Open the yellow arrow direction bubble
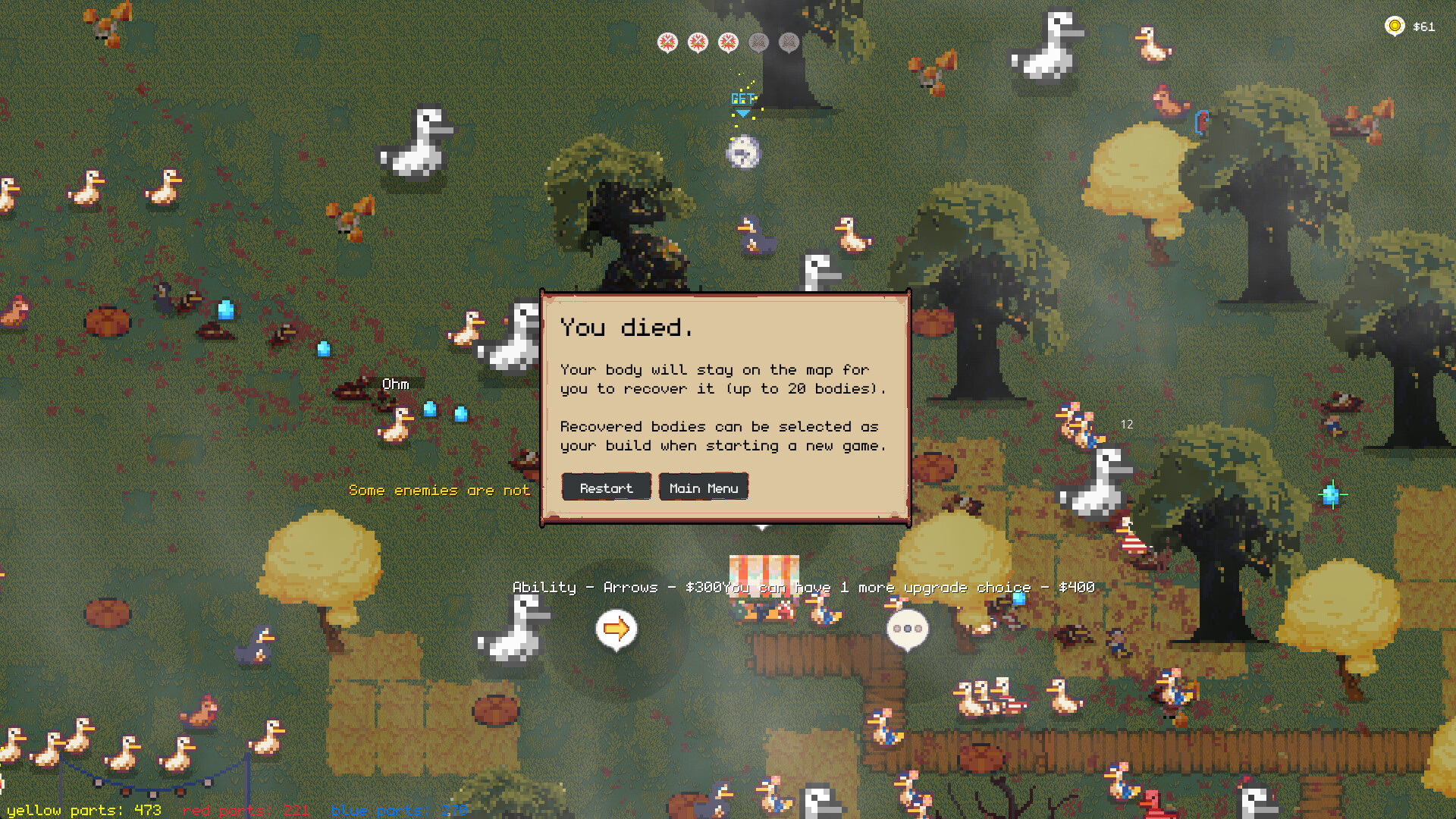This screenshot has height=819, width=1456. [616, 627]
